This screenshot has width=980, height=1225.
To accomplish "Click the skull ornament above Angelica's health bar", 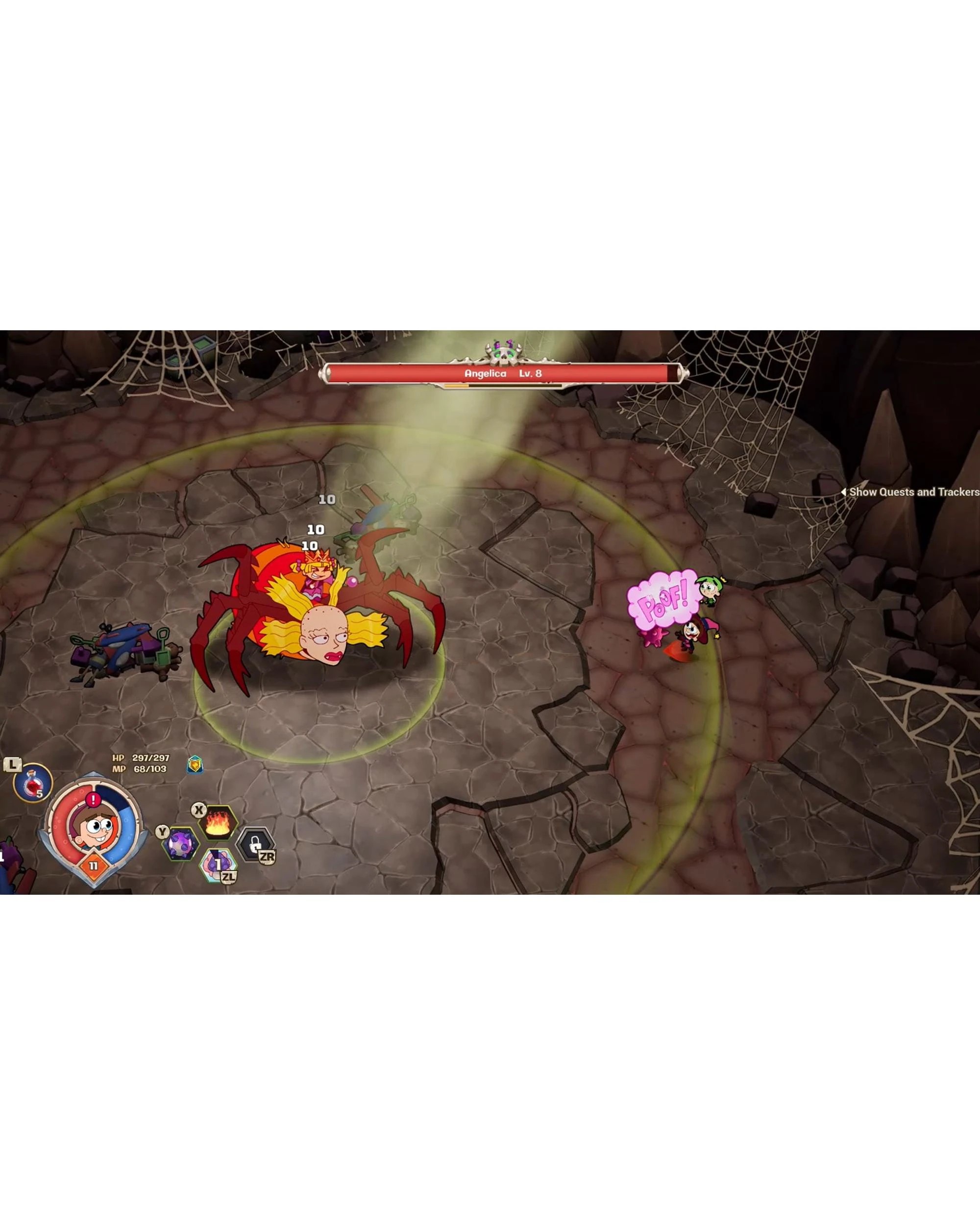I will [x=503, y=353].
